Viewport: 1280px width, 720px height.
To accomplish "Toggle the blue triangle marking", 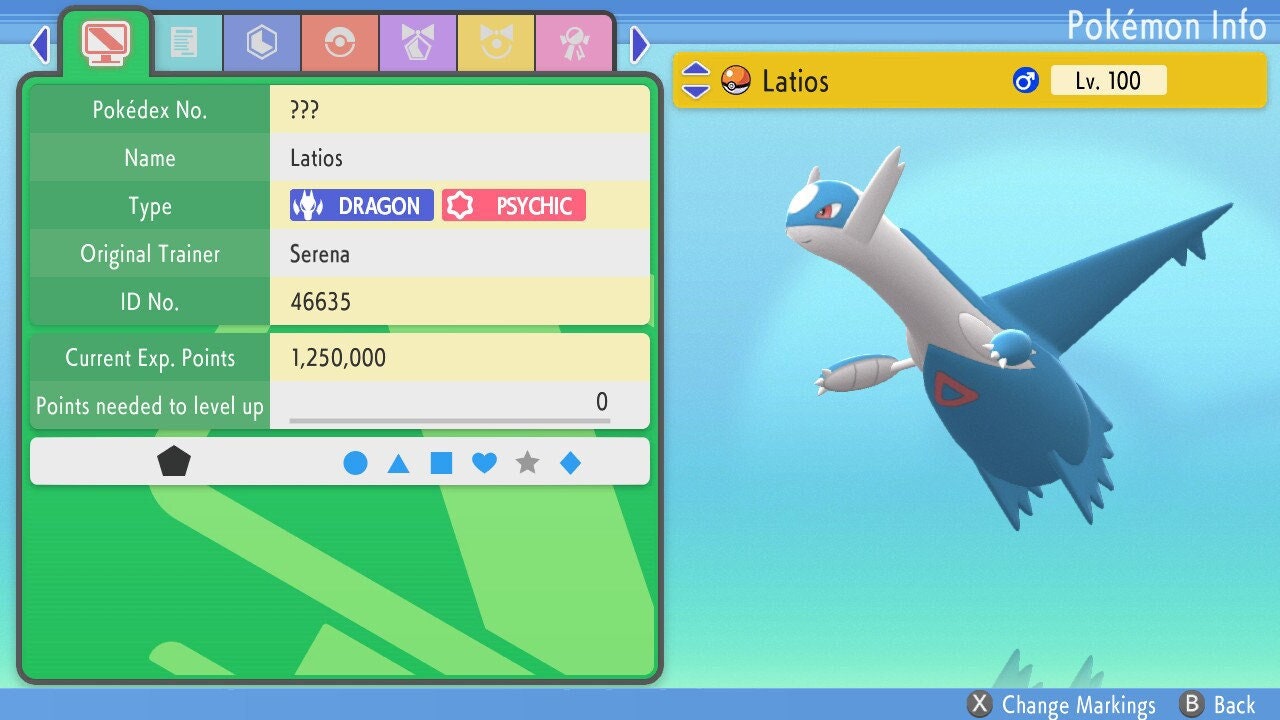I will (x=398, y=463).
